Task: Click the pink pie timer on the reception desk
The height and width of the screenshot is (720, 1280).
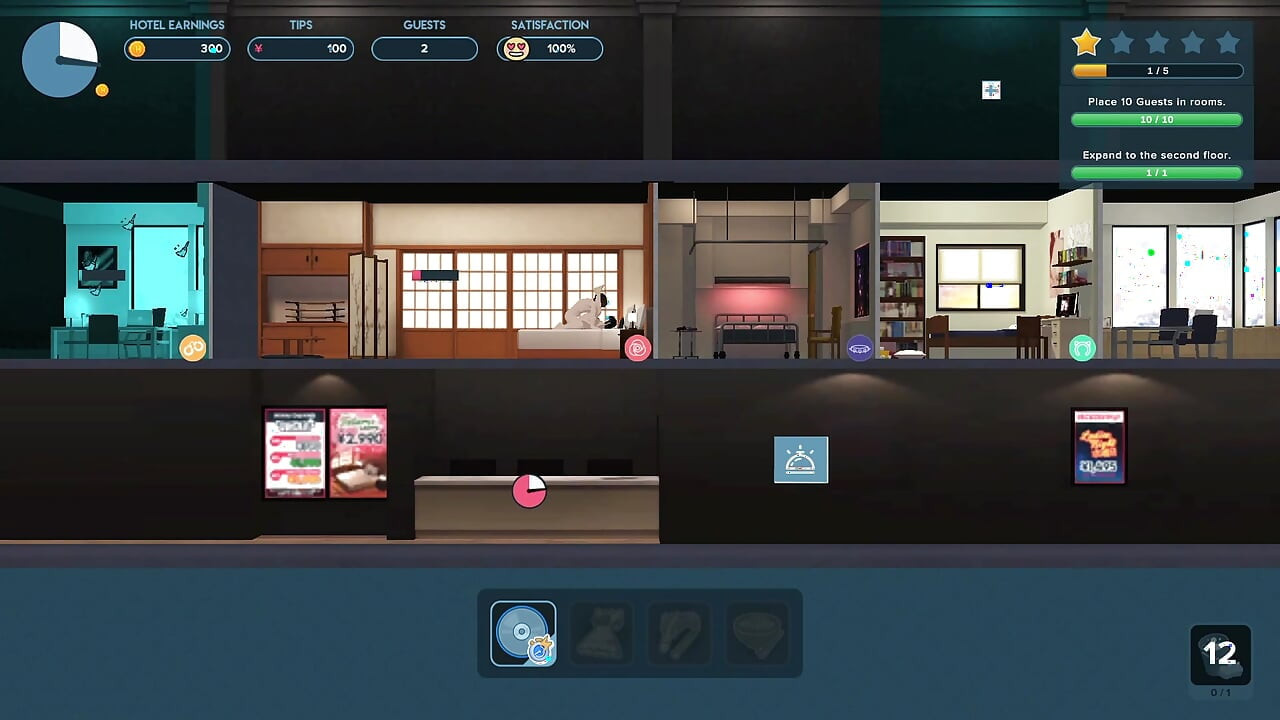Action: point(529,491)
